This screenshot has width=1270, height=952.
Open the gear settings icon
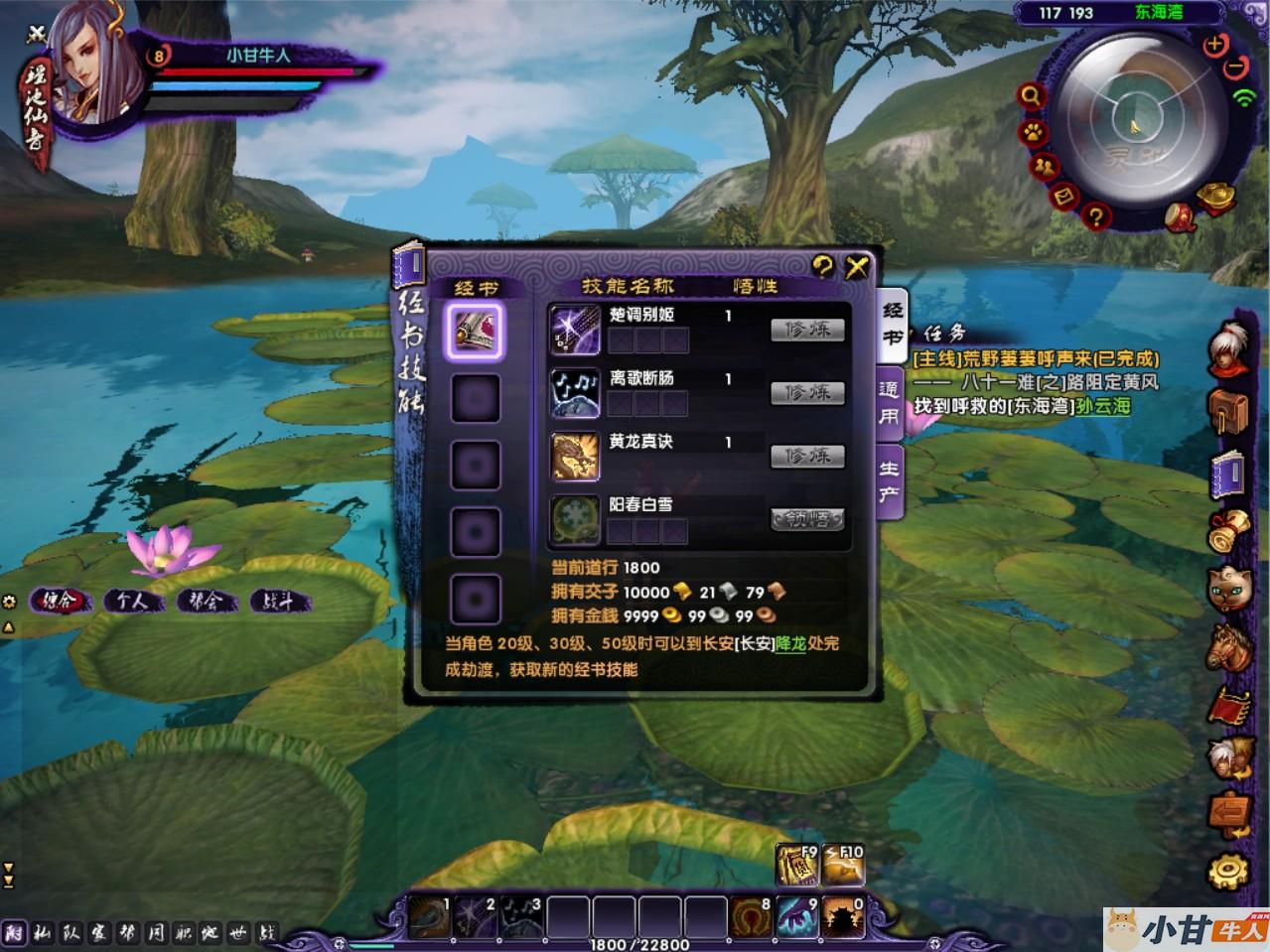(1228, 871)
